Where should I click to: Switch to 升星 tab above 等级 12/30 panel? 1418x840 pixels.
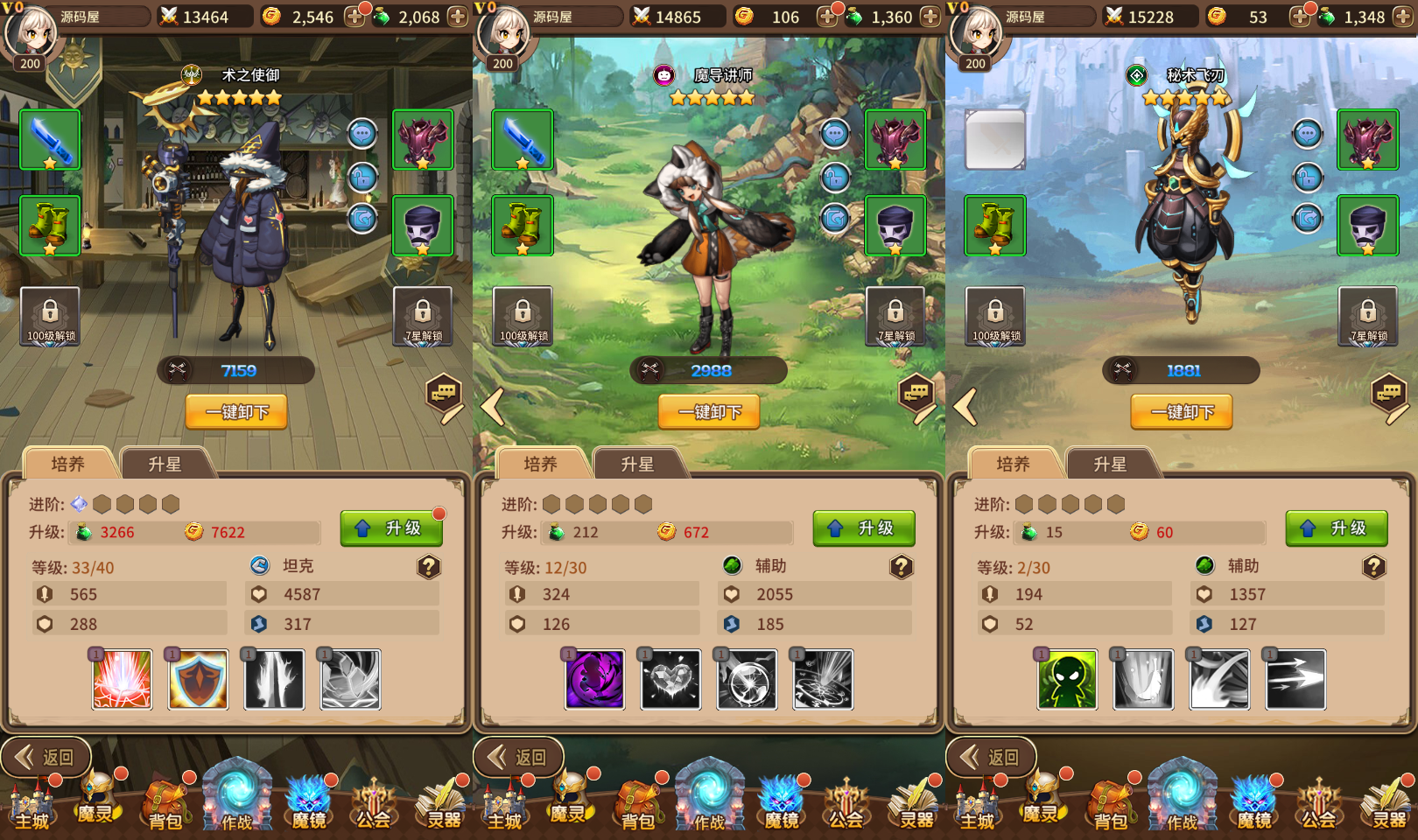point(637,464)
